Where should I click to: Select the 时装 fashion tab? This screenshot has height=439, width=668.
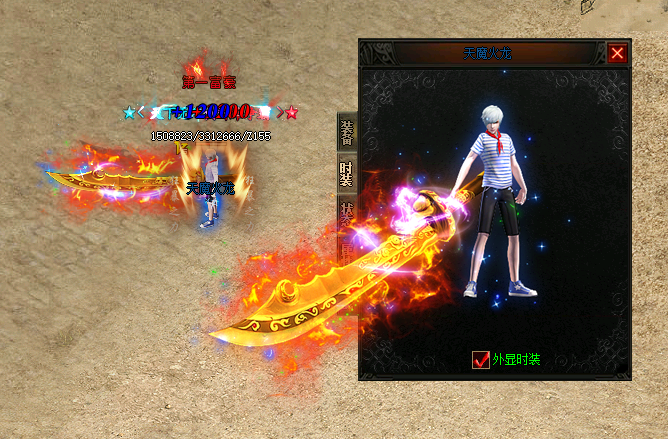point(347,175)
